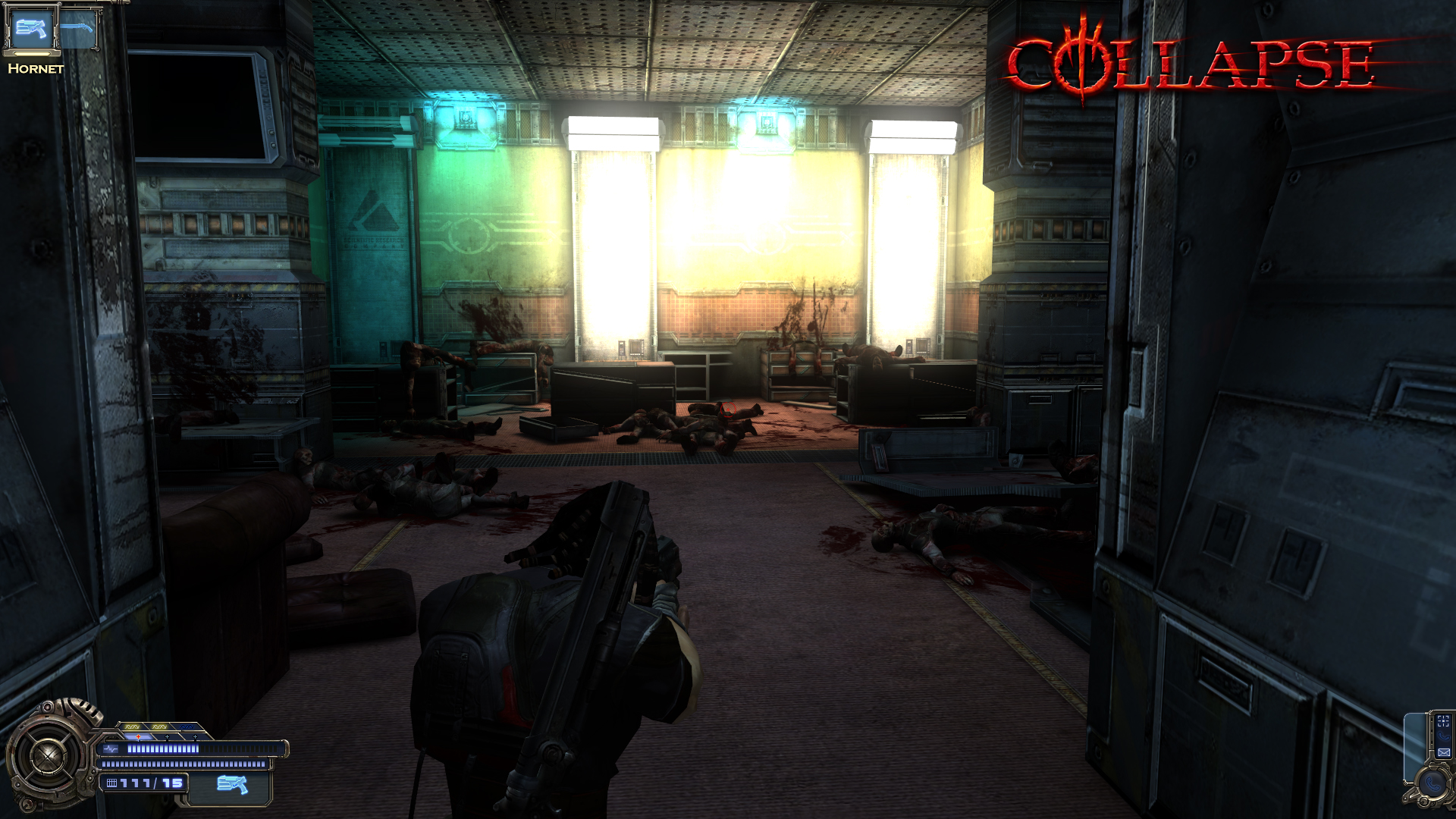The width and height of the screenshot is (1456, 819).
Task: Click the heartbeat icon beside the health bar
Action: 110,749
